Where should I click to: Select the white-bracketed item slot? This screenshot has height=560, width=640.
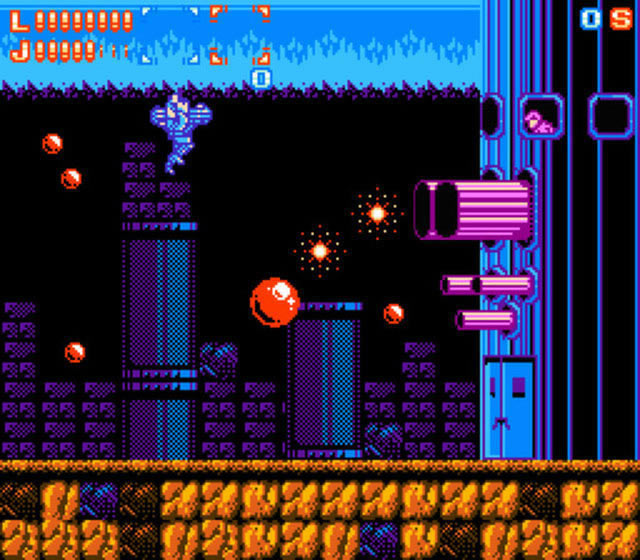[170, 35]
